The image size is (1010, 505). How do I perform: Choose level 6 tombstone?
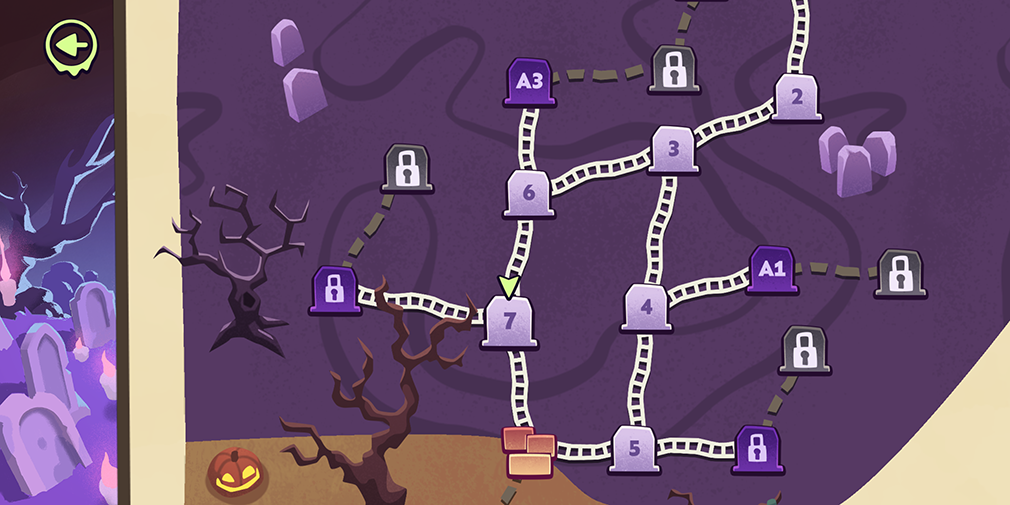529,193
